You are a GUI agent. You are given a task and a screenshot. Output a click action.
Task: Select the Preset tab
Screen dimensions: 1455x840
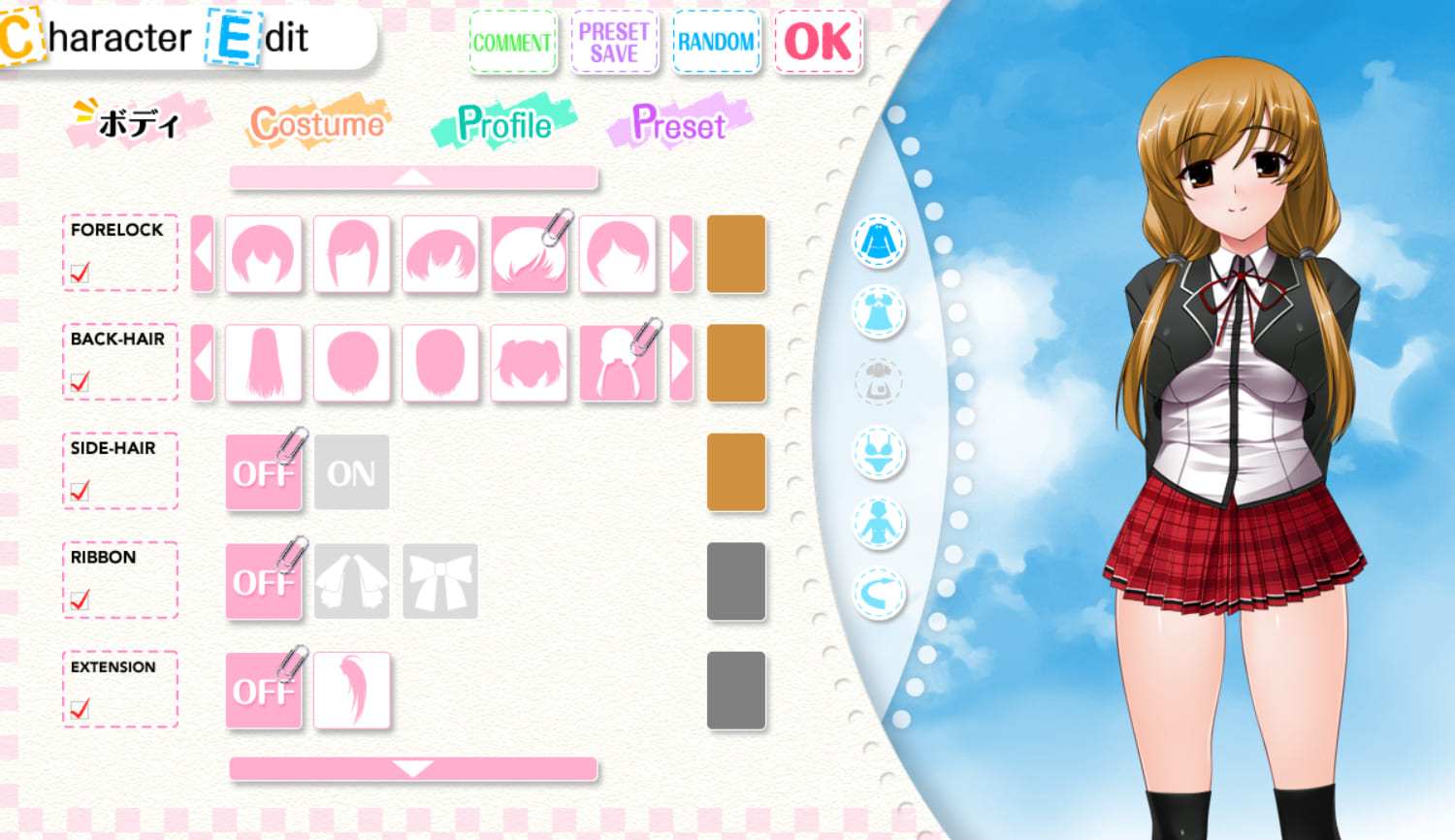(679, 124)
